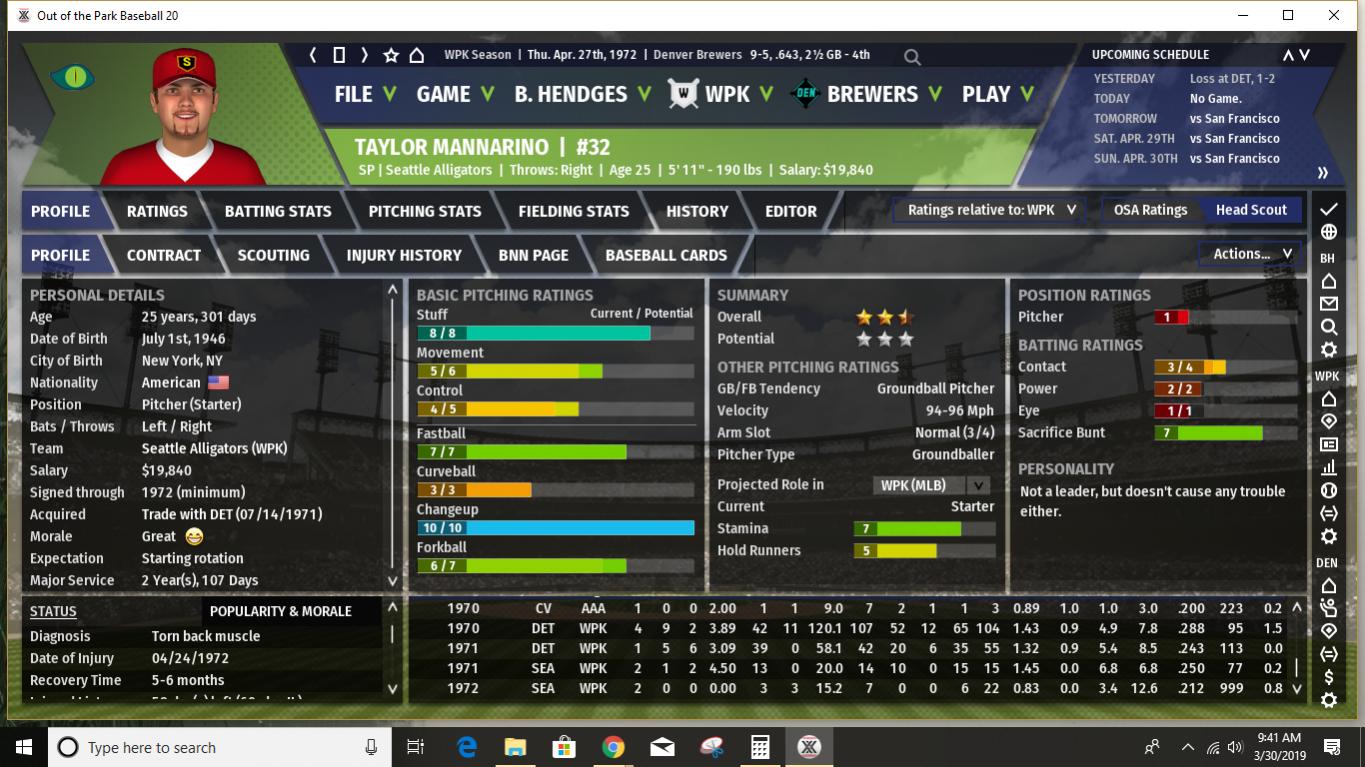The height and width of the screenshot is (767, 1365).
Task: Open the PLAY menu
Action: coord(997,94)
